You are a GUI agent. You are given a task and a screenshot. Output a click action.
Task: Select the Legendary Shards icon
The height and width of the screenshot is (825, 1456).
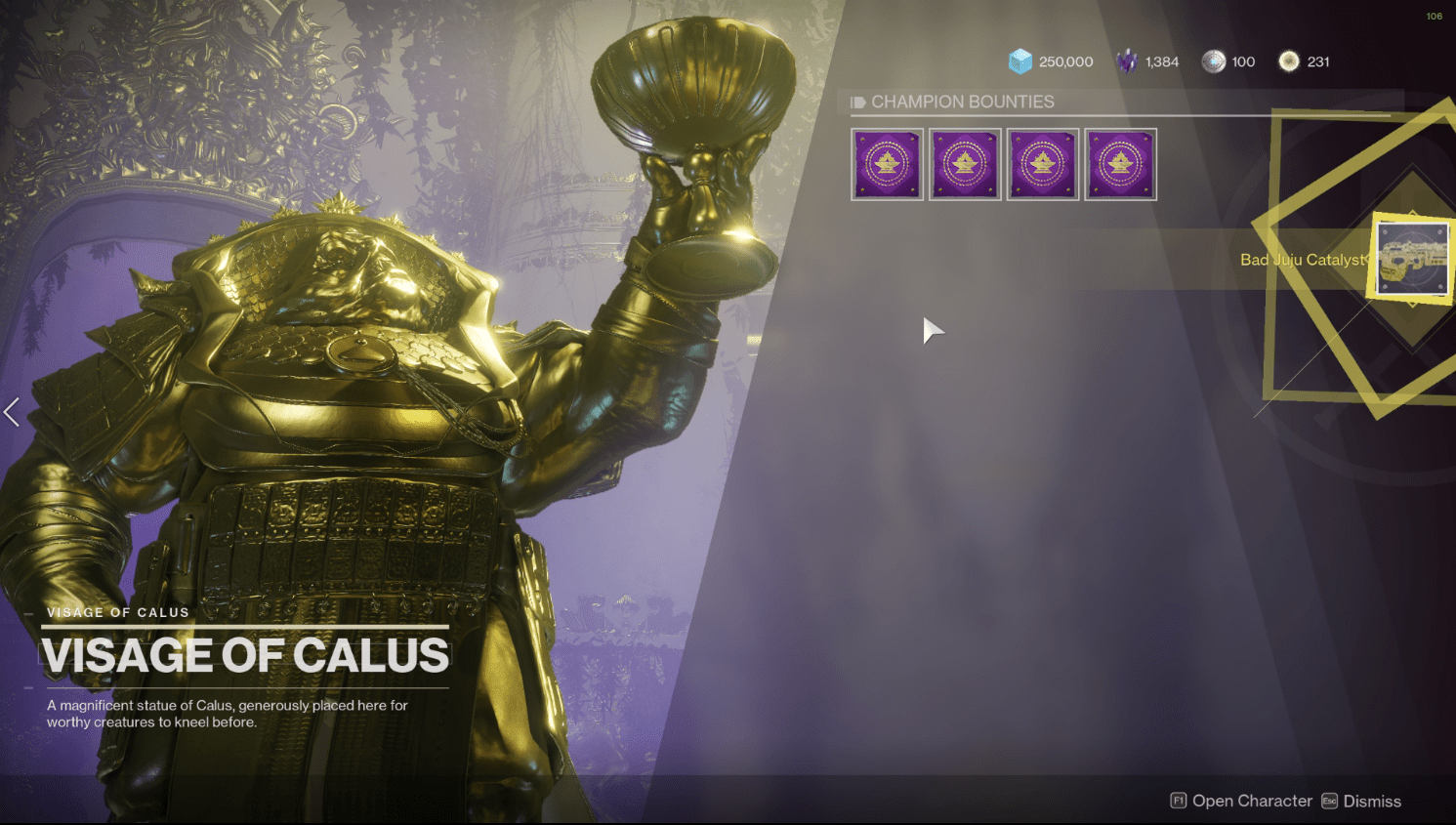click(x=1127, y=61)
